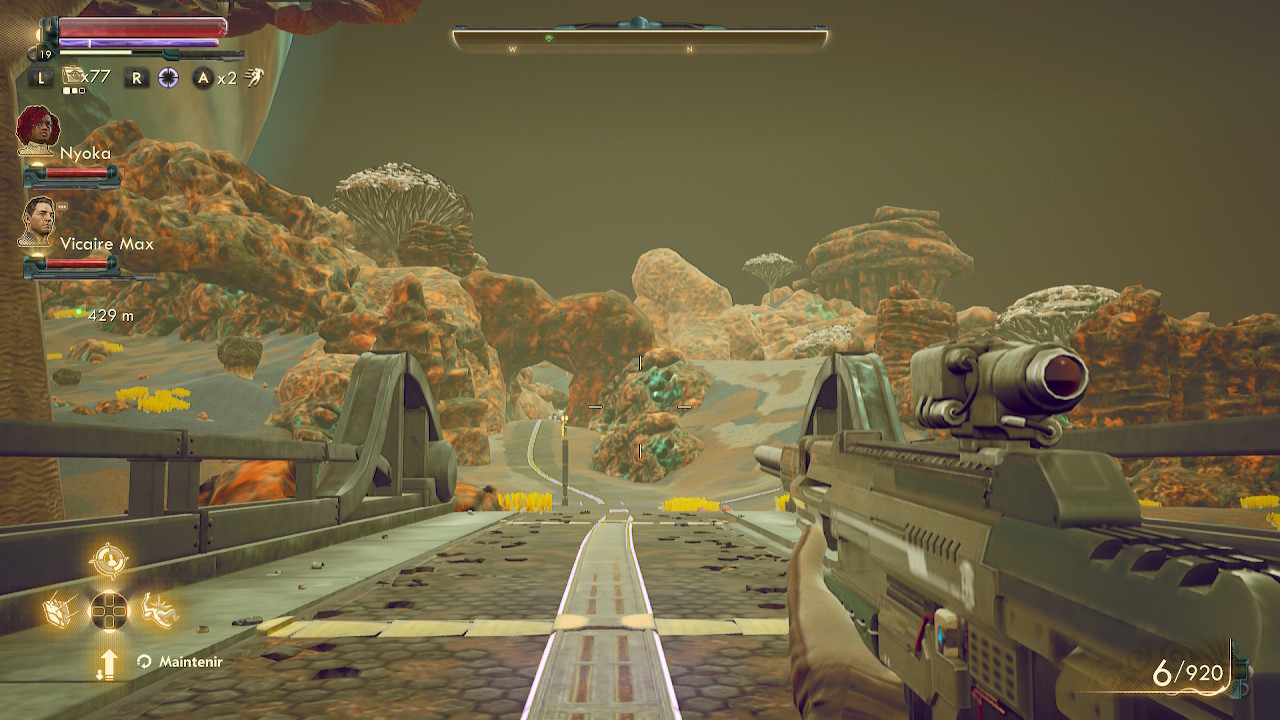
Task: Trigger the companion attack target command icon
Action: (108, 561)
